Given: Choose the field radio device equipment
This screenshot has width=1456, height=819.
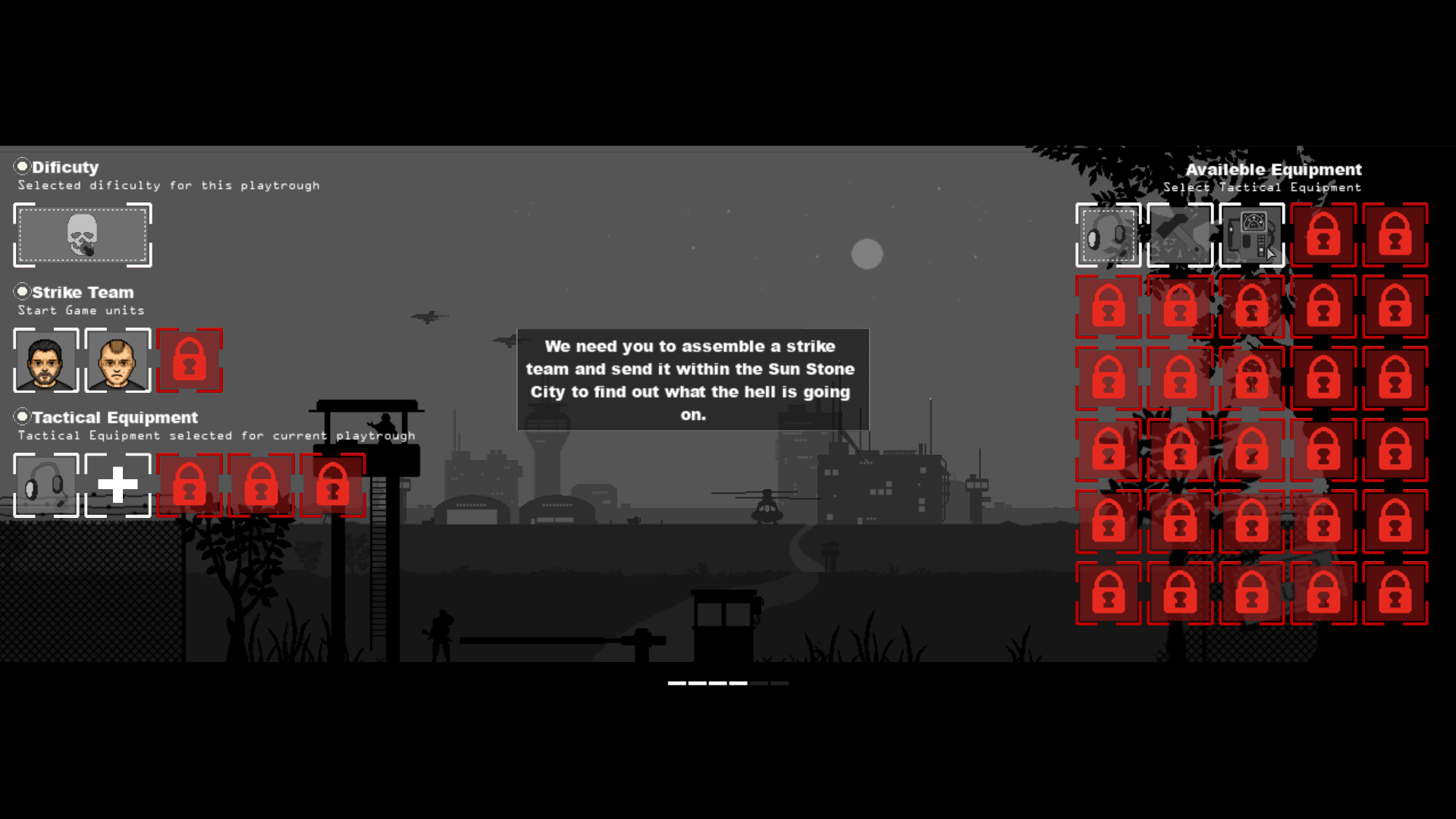Looking at the screenshot, I should 1252,235.
